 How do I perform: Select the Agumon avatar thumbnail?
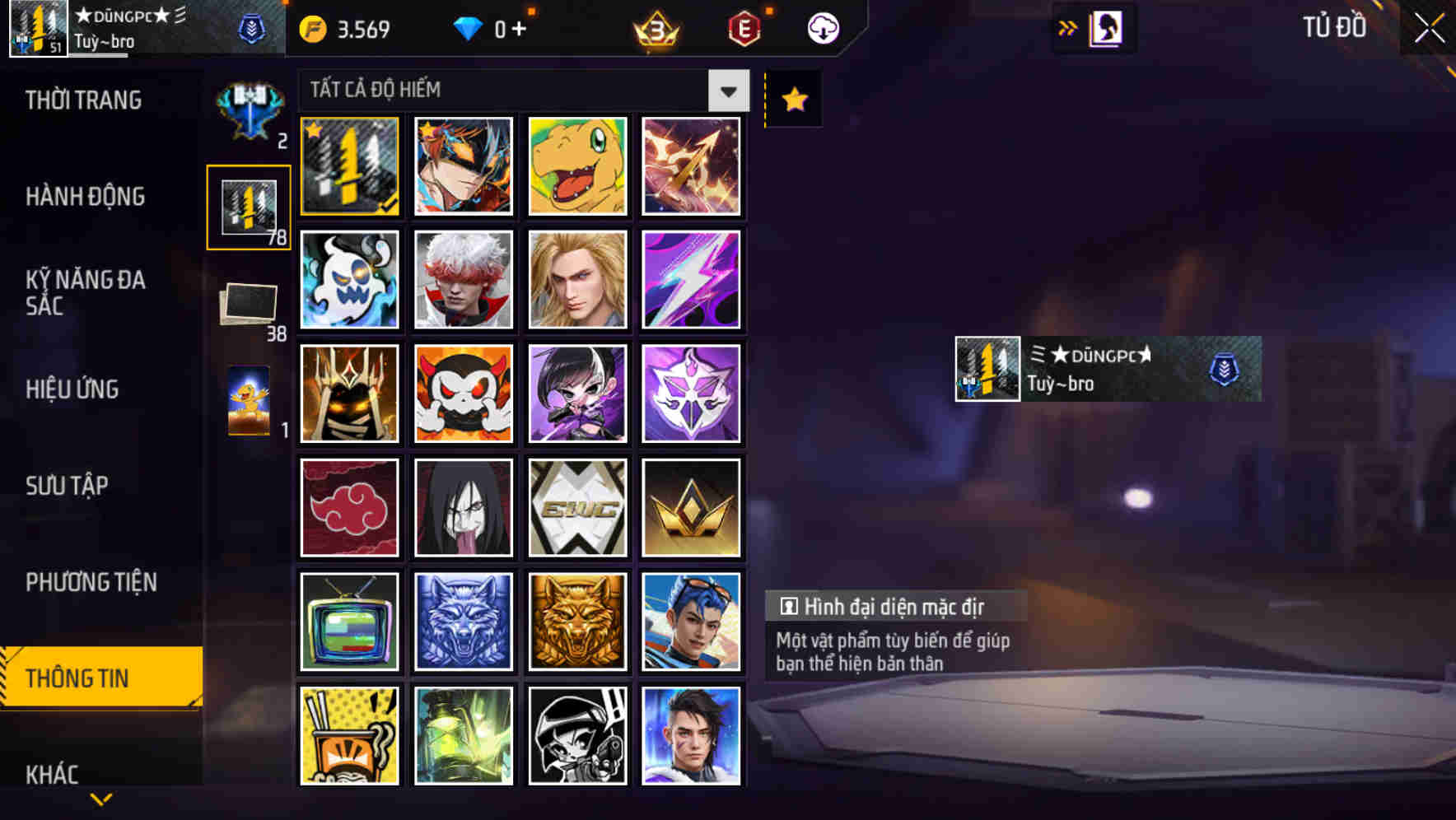[x=577, y=167]
